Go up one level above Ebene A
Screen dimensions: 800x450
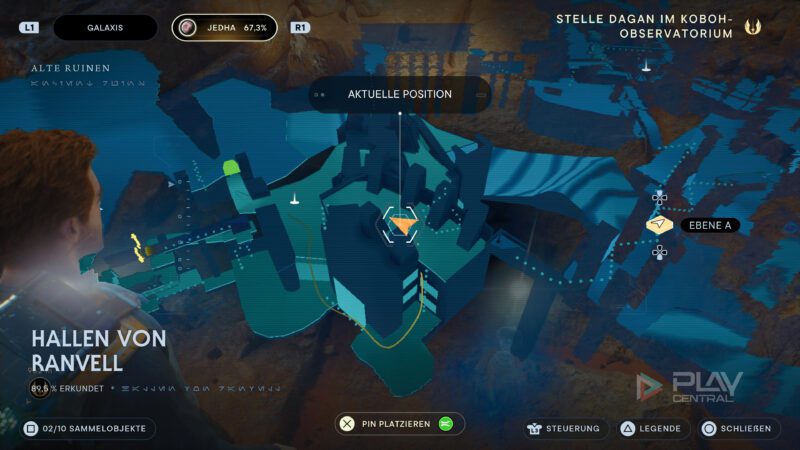(x=660, y=197)
